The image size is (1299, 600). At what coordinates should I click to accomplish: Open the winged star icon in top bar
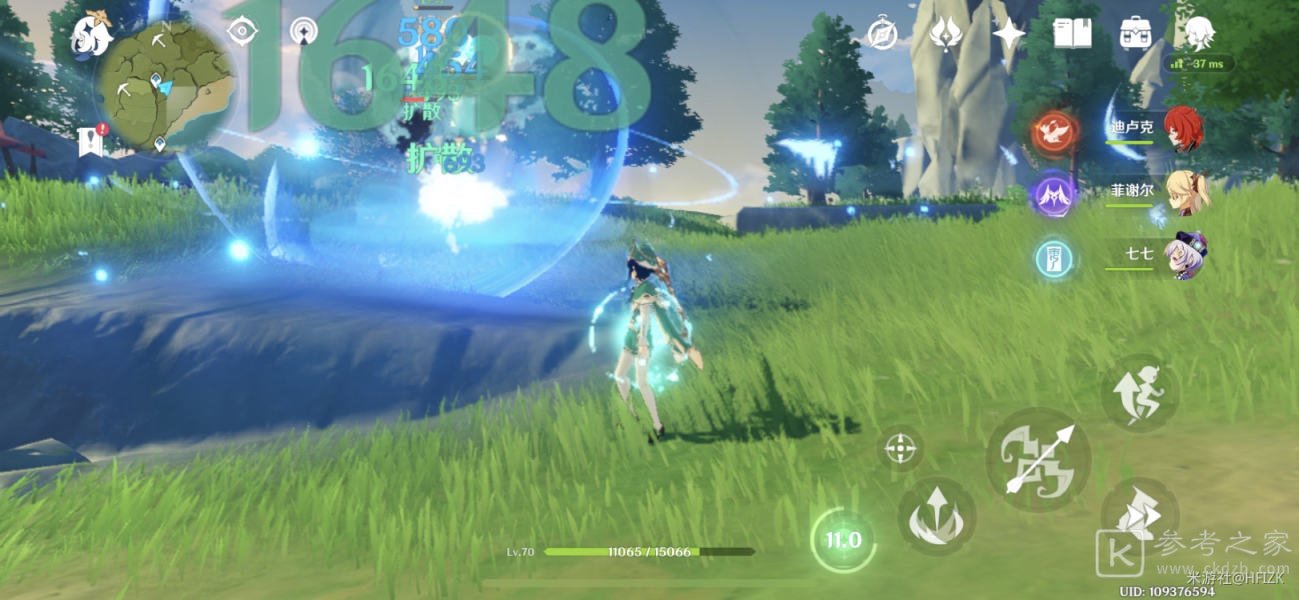pyautogui.click(x=945, y=33)
